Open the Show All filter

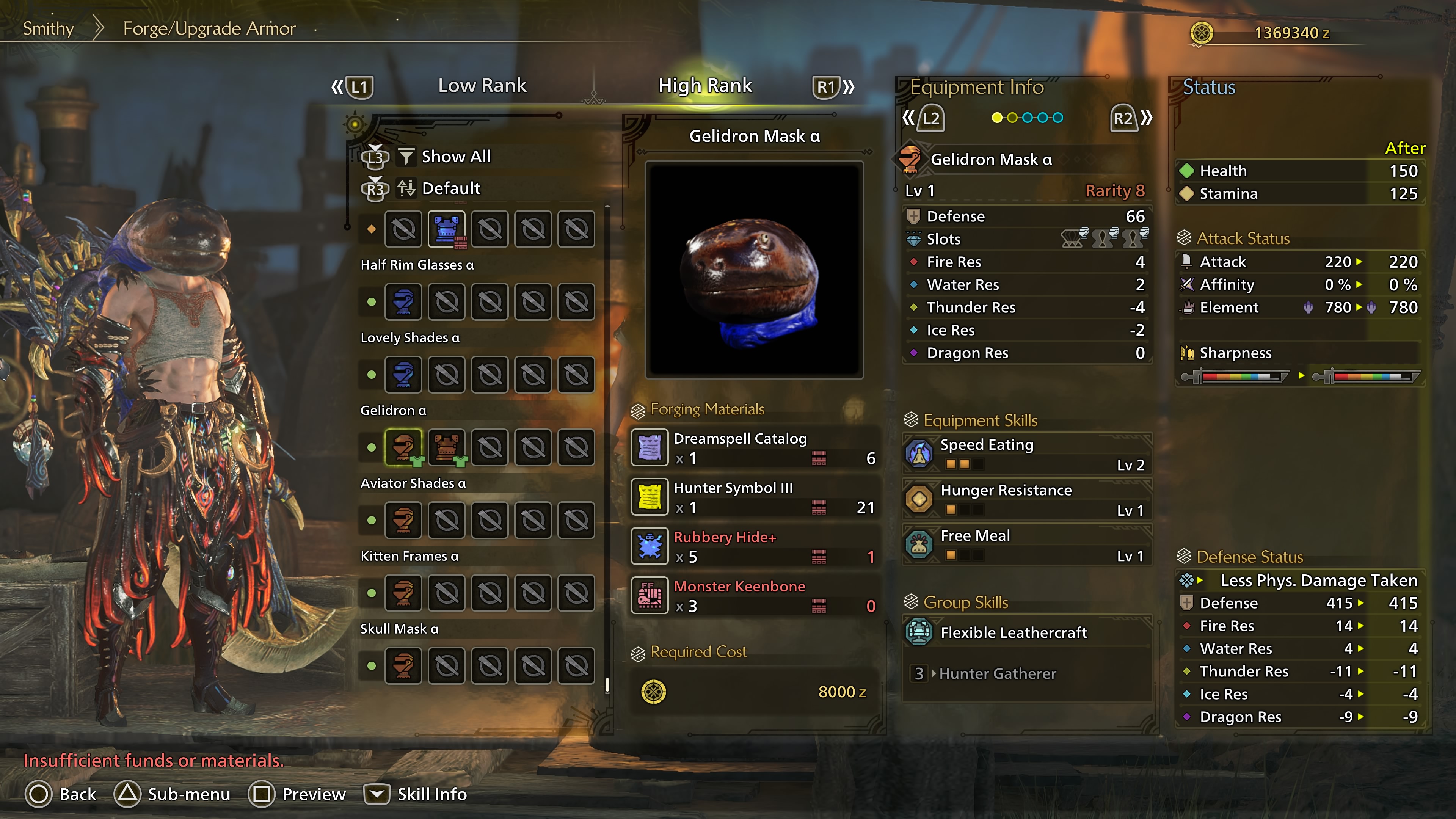tap(455, 157)
